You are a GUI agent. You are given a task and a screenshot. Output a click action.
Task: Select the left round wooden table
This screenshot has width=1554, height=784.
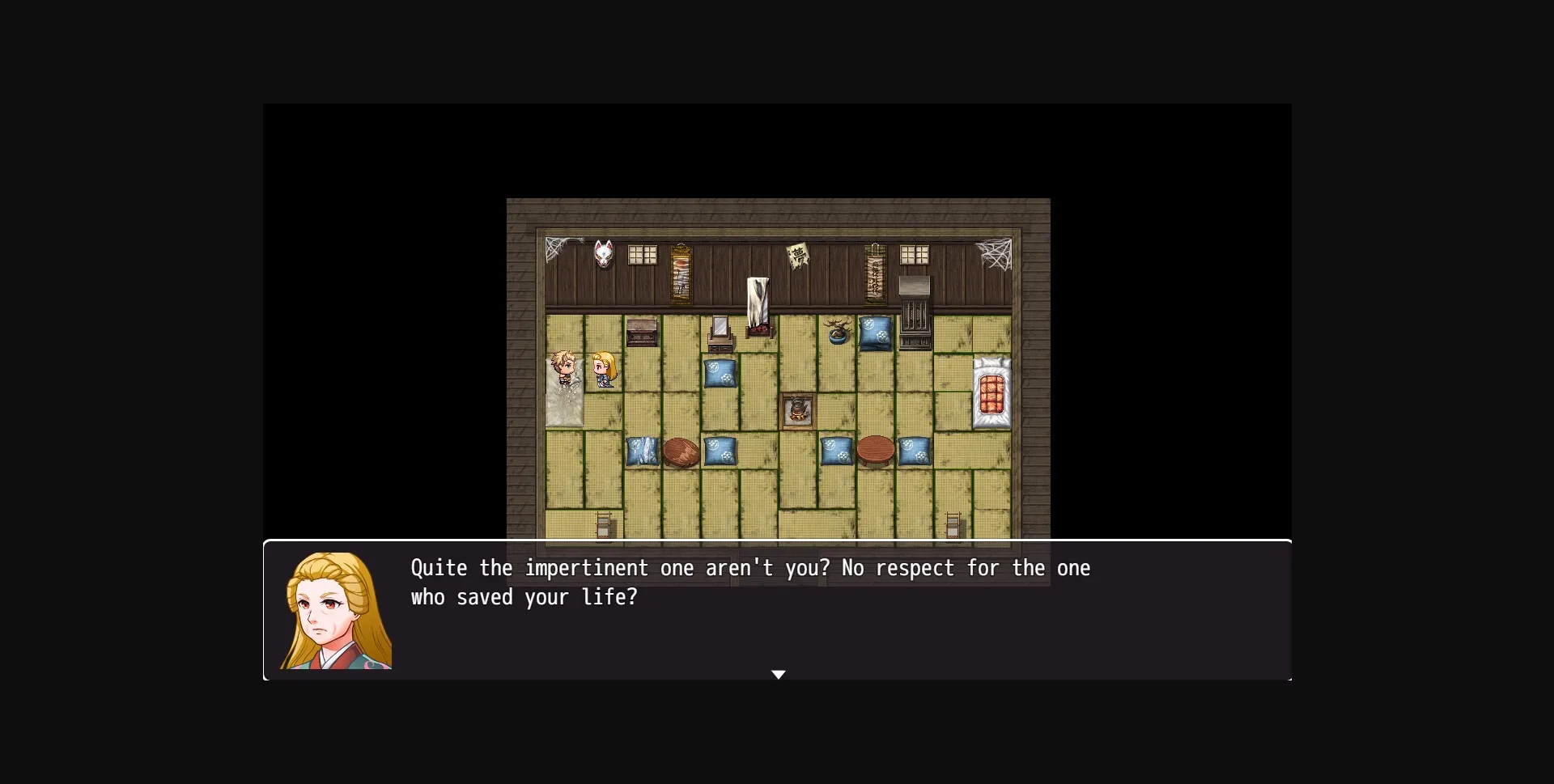click(x=680, y=452)
